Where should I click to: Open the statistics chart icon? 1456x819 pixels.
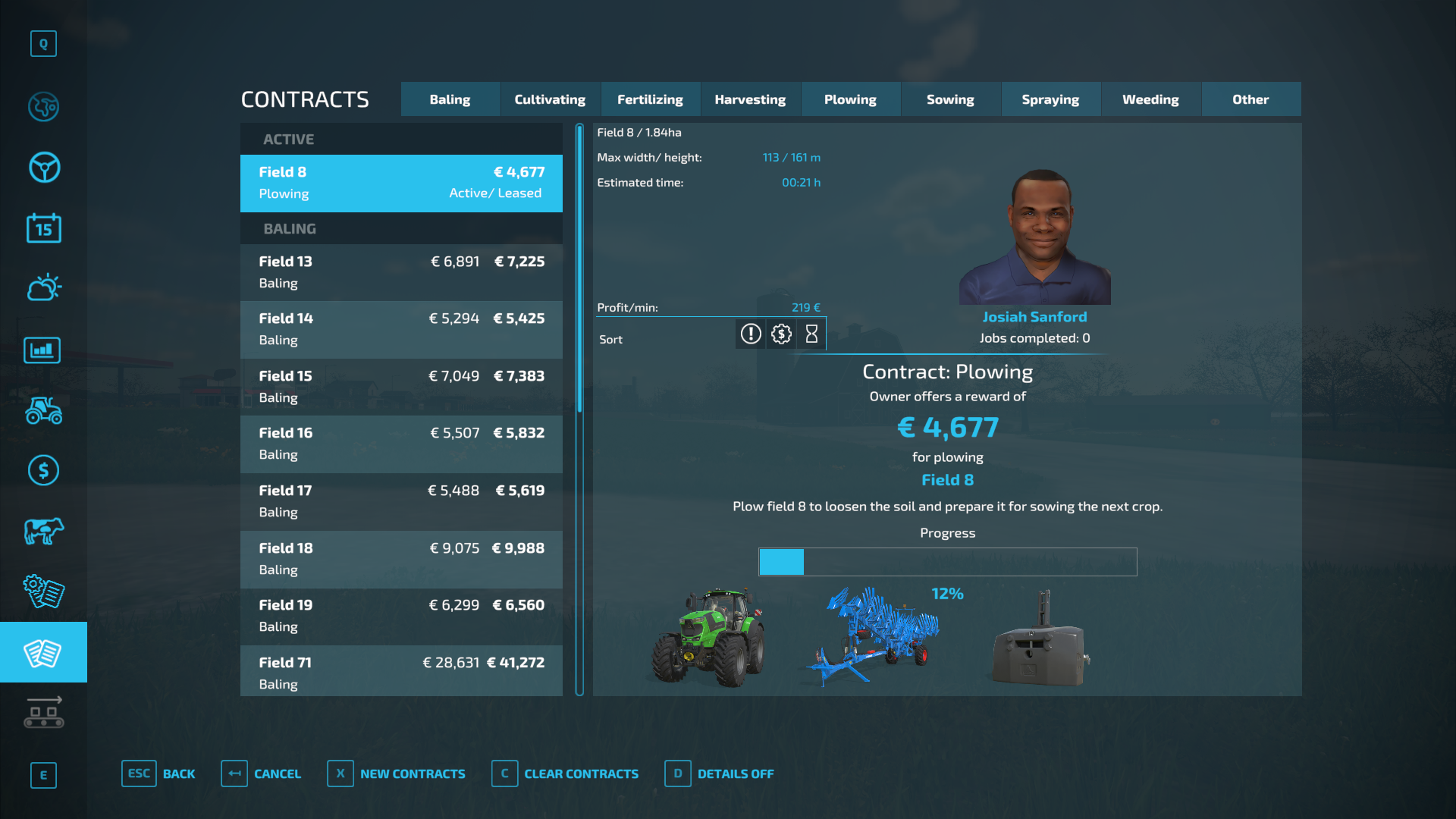(x=42, y=350)
